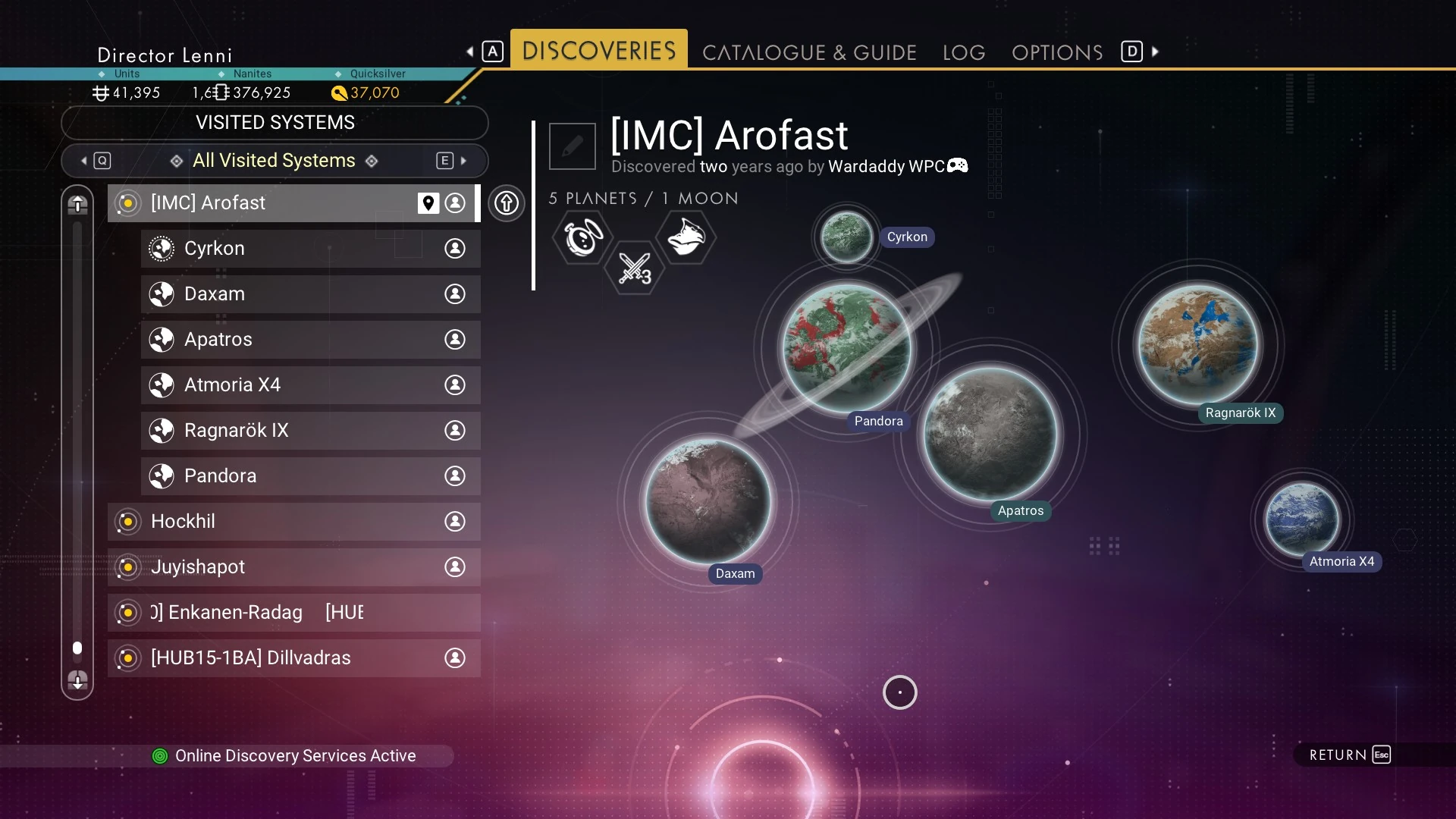Jump to the top of the list
Screen dimensions: 1456x819
pos(77,204)
